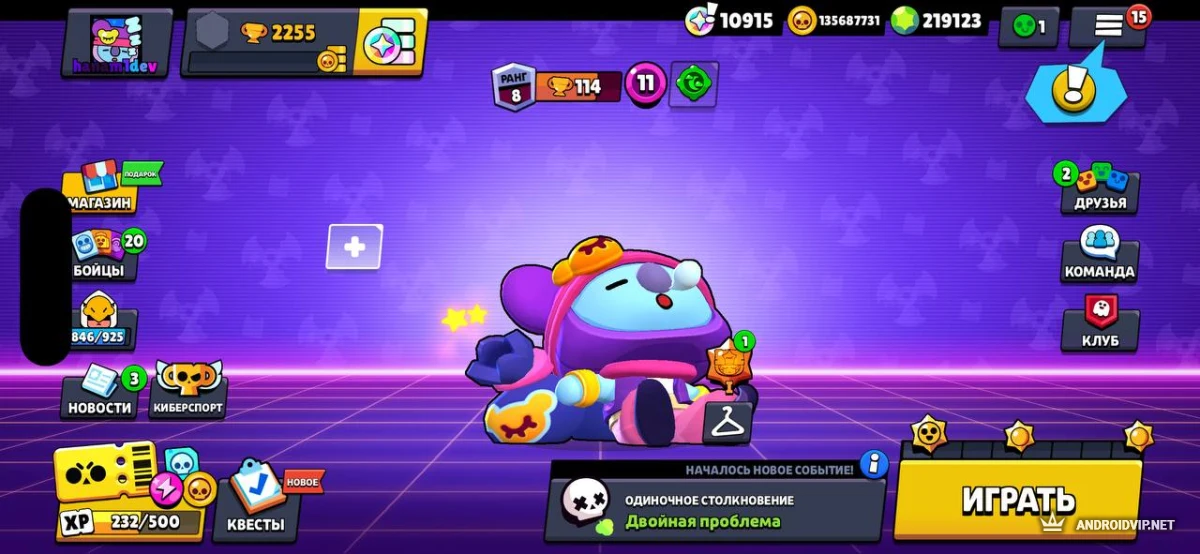Open the КОМАНДА team menu
Viewport: 1200px width, 554px height.
point(1100,257)
